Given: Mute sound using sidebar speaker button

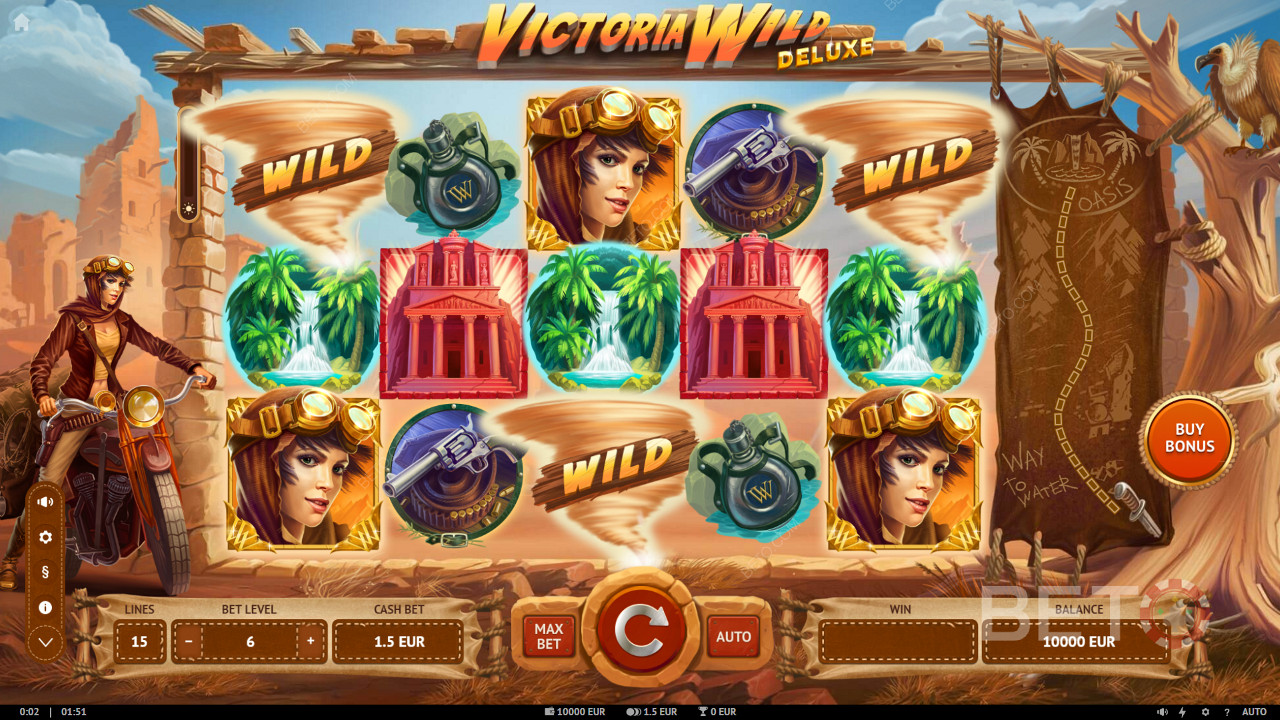Looking at the screenshot, I should (x=45, y=501).
